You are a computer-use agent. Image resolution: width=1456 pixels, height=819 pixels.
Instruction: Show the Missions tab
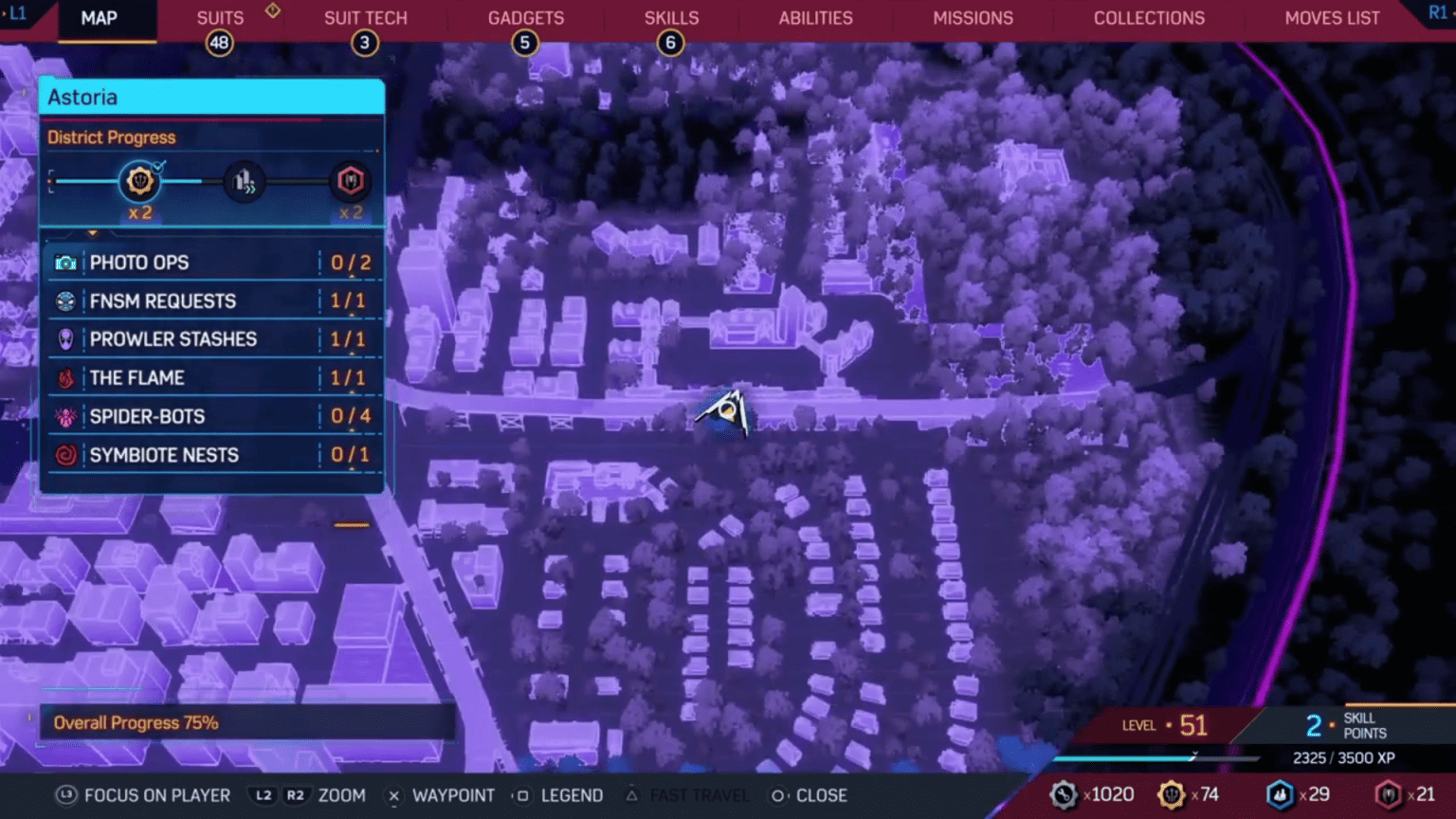(x=973, y=18)
